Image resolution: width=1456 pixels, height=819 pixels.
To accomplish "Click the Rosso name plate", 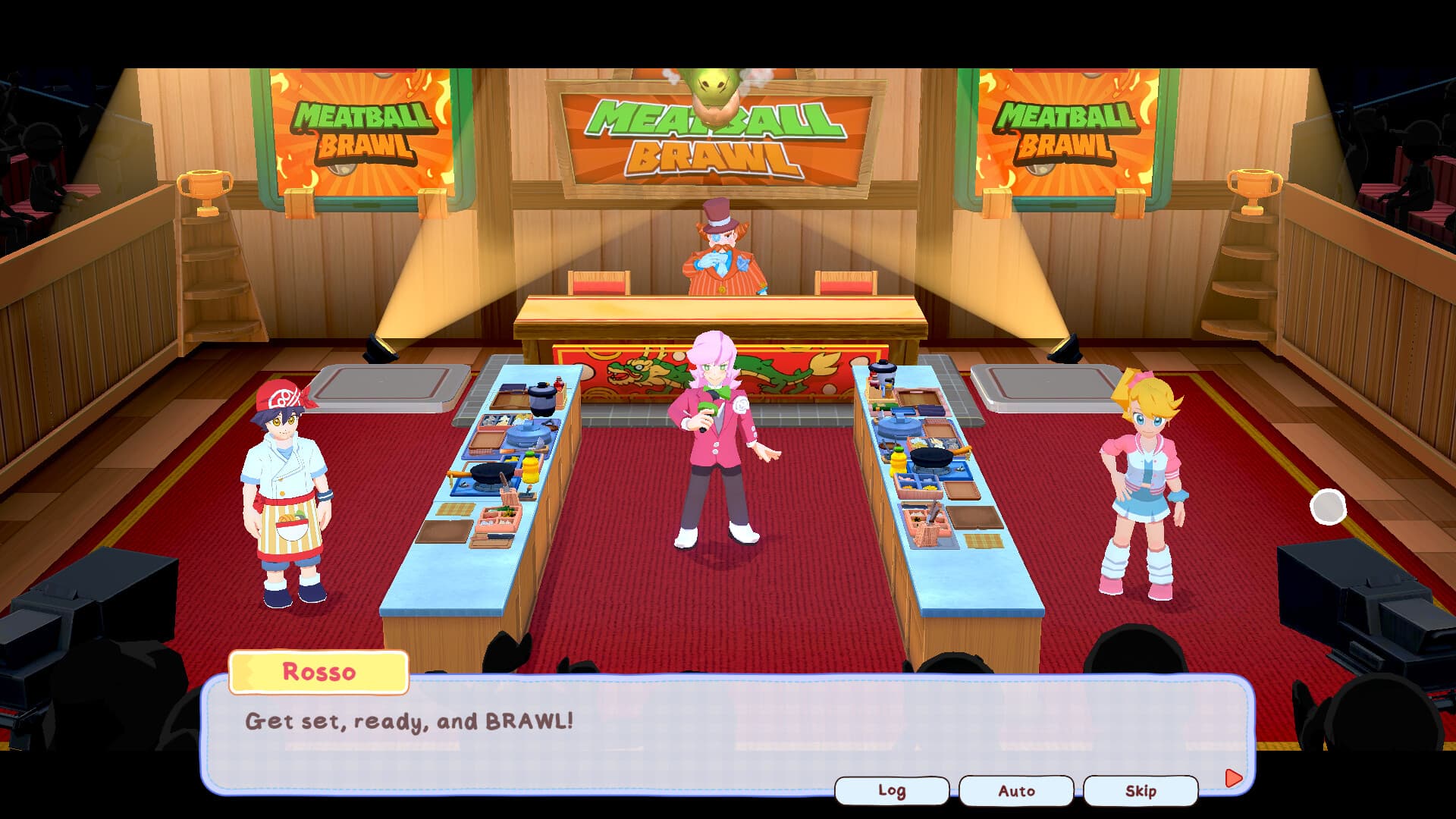I will pos(318,672).
